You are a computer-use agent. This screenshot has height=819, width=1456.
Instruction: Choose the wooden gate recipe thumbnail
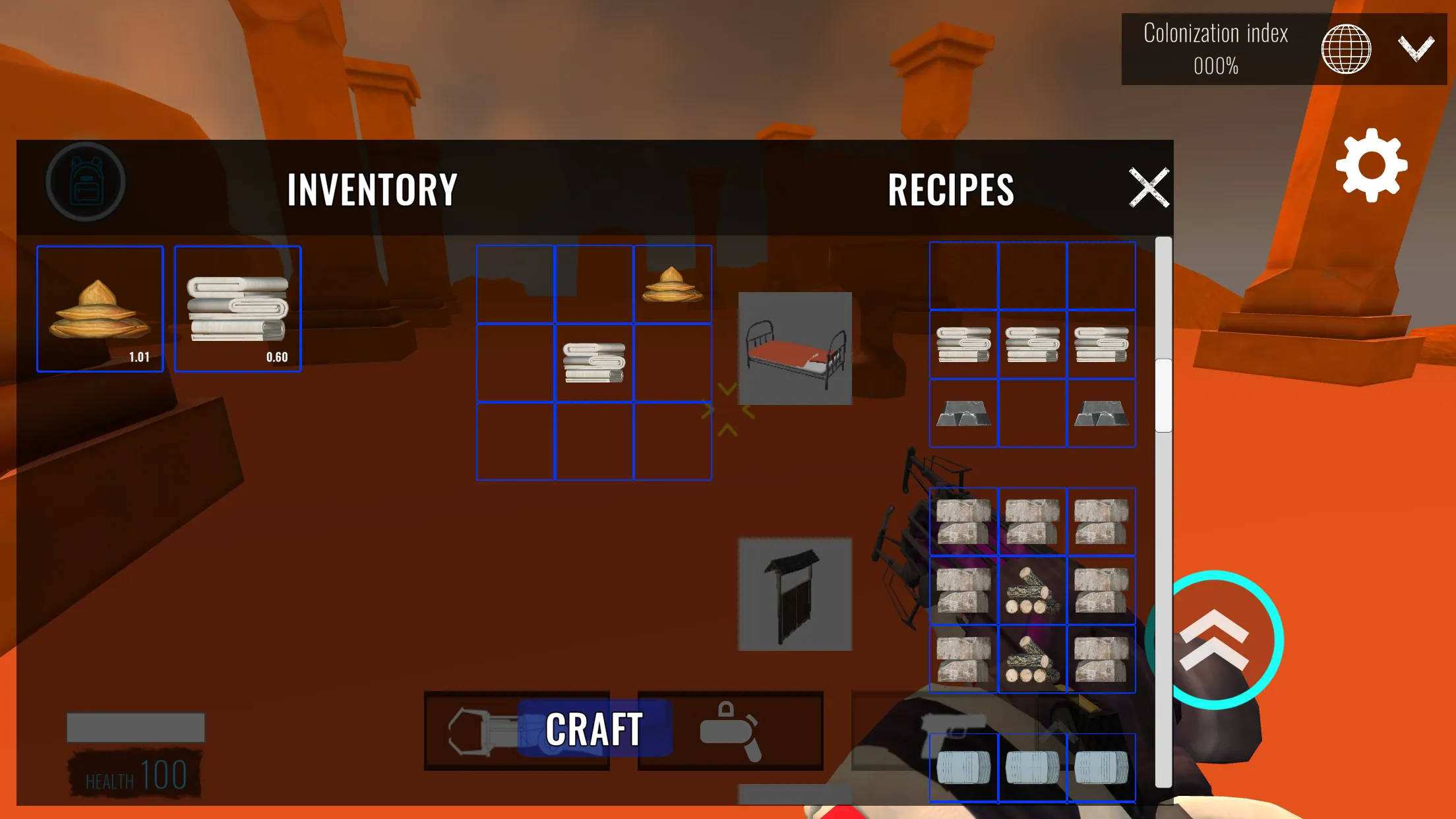click(x=795, y=594)
